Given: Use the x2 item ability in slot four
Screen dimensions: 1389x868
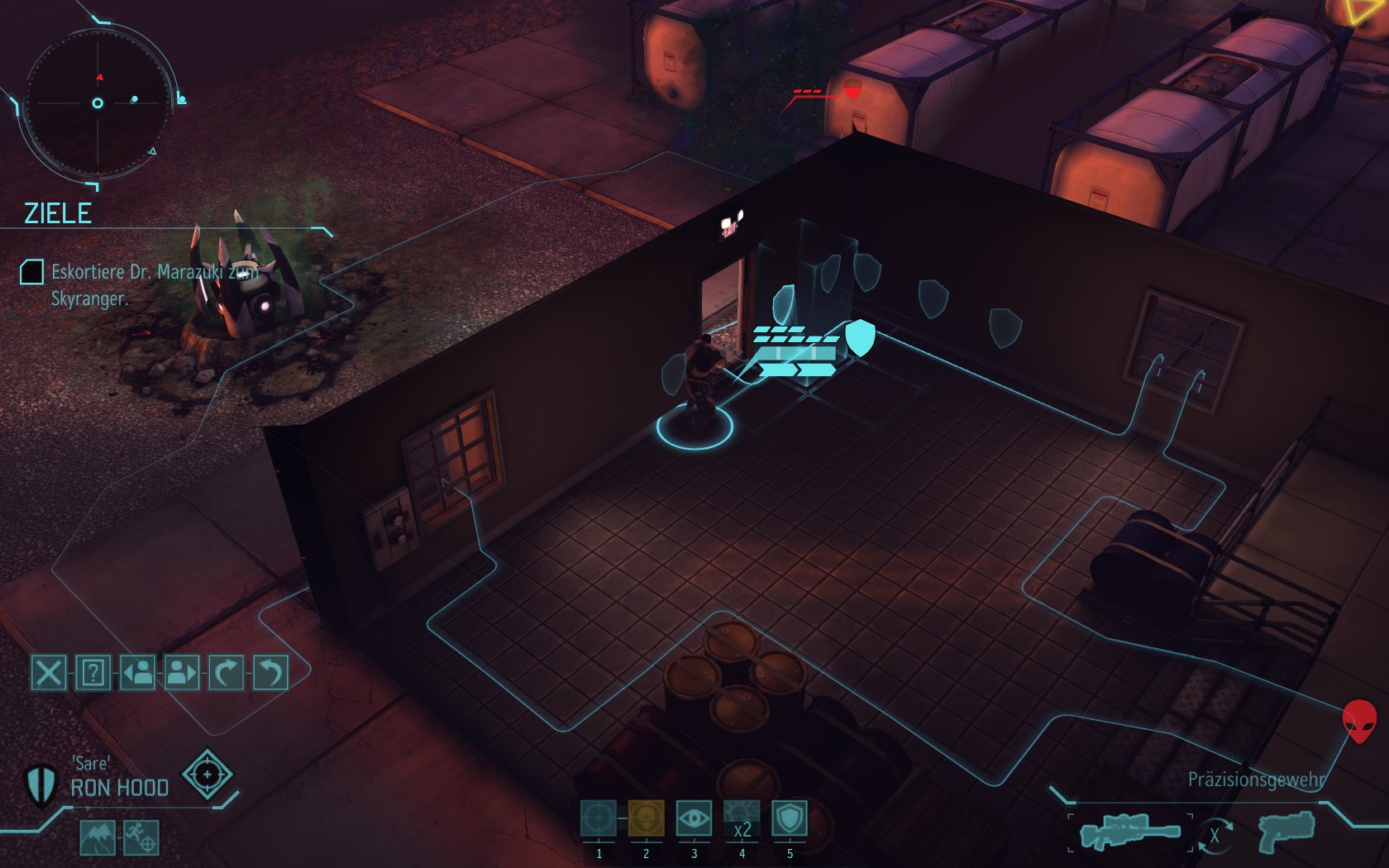Looking at the screenshot, I should pos(742,818).
